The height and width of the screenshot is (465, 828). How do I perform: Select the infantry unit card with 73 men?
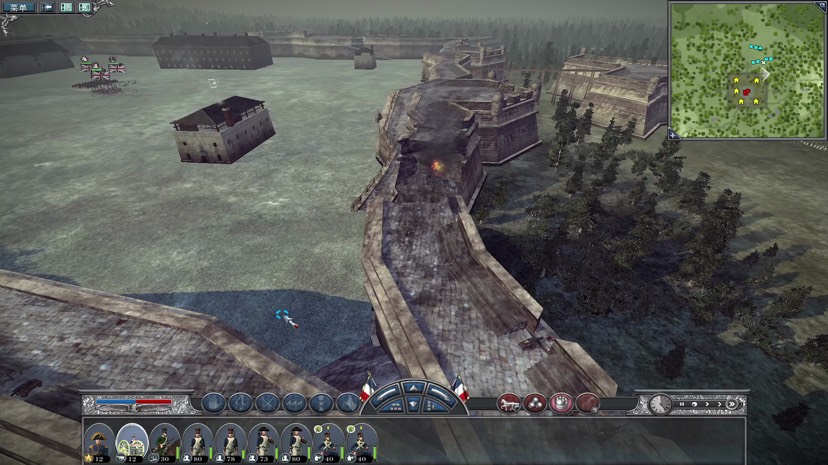tap(263, 440)
